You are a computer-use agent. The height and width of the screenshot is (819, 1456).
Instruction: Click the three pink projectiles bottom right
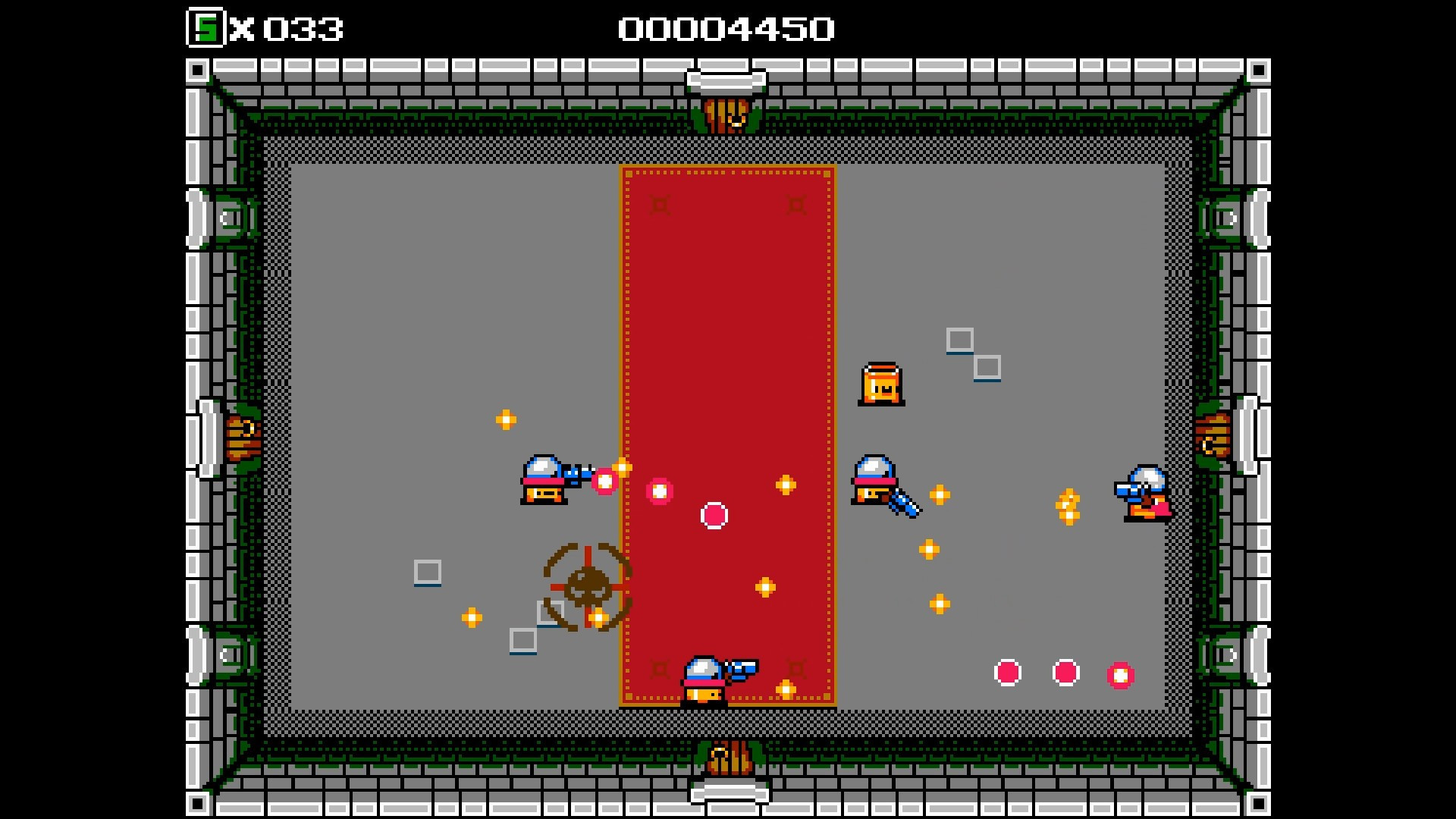pyautogui.click(x=1065, y=673)
